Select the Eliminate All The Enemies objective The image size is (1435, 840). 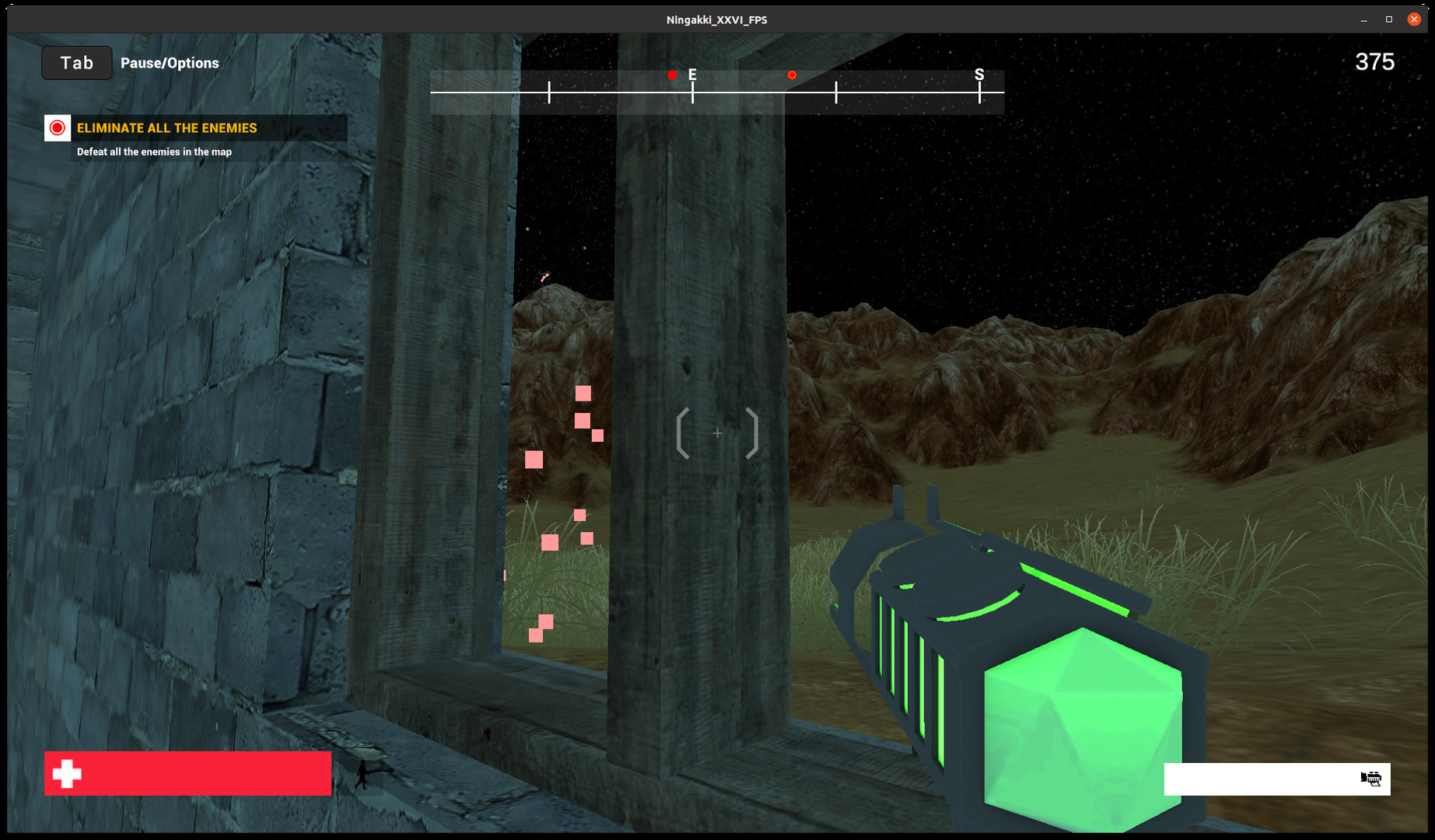click(x=166, y=128)
